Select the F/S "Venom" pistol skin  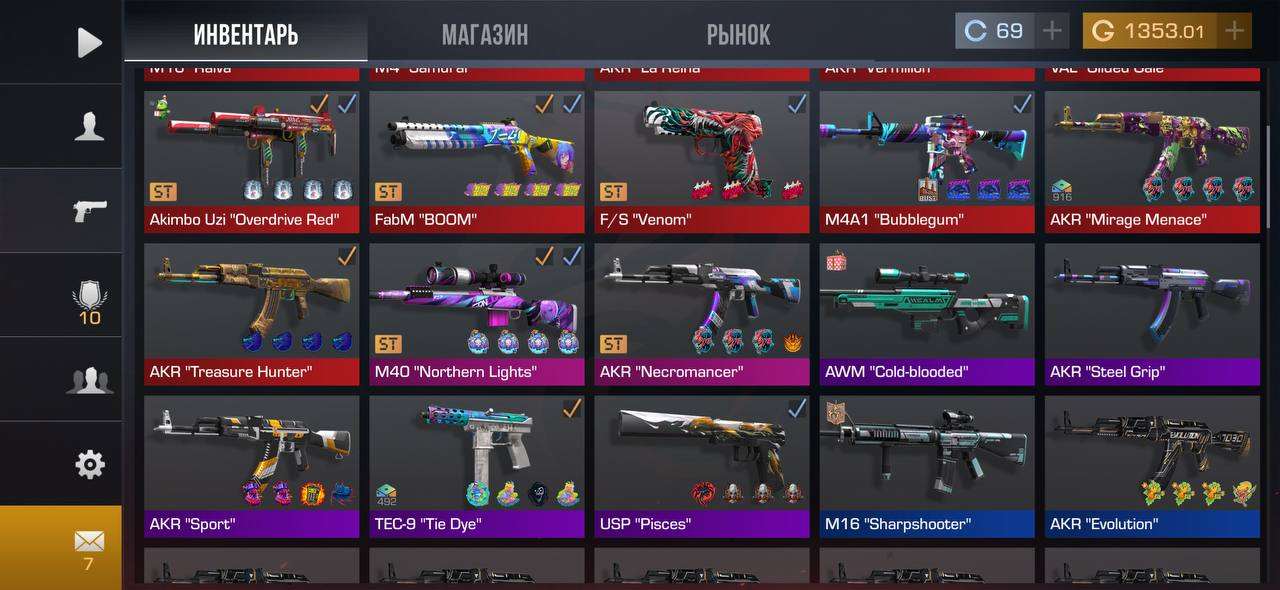click(701, 160)
